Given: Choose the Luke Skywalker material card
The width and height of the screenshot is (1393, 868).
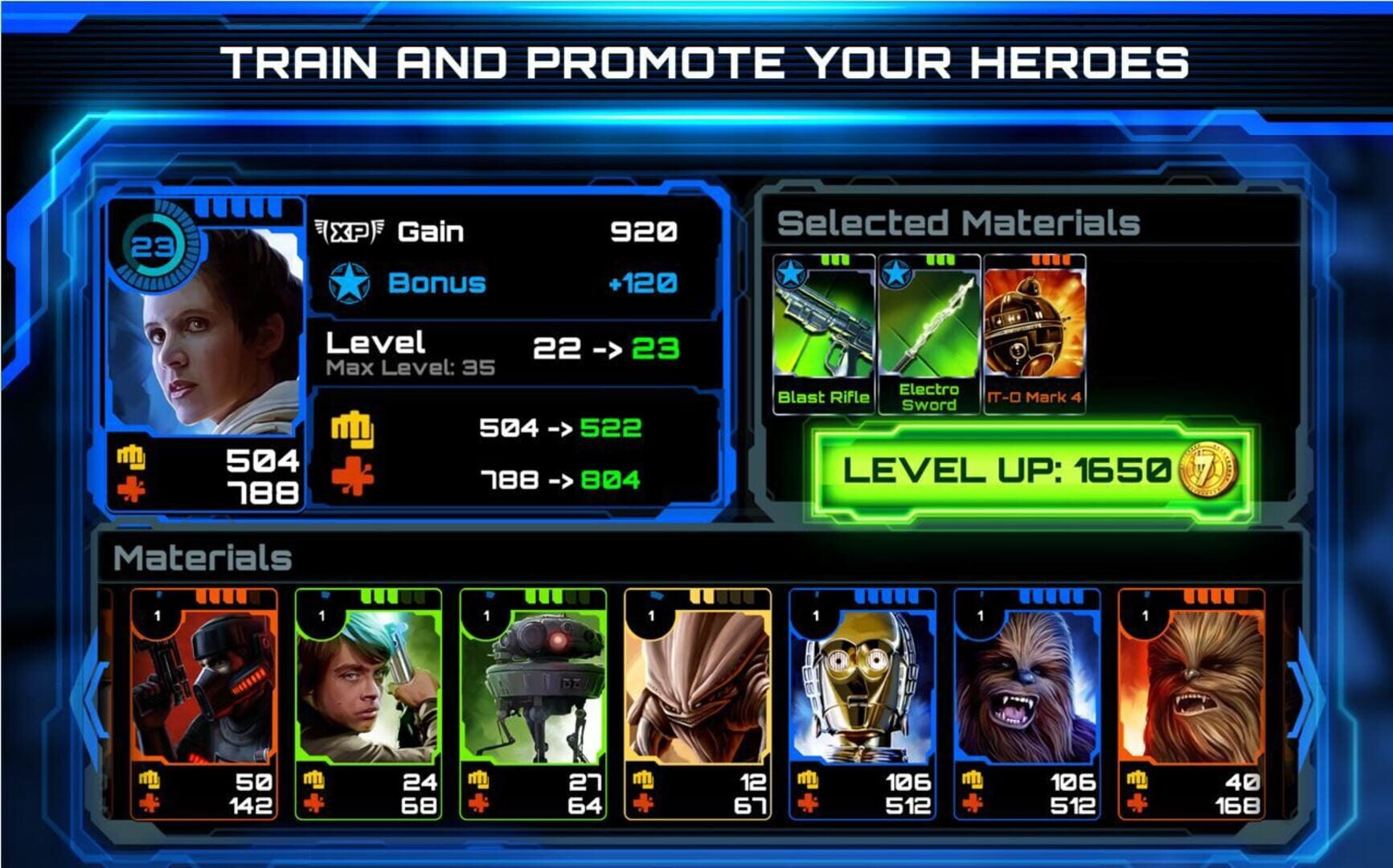Looking at the screenshot, I should tap(369, 703).
